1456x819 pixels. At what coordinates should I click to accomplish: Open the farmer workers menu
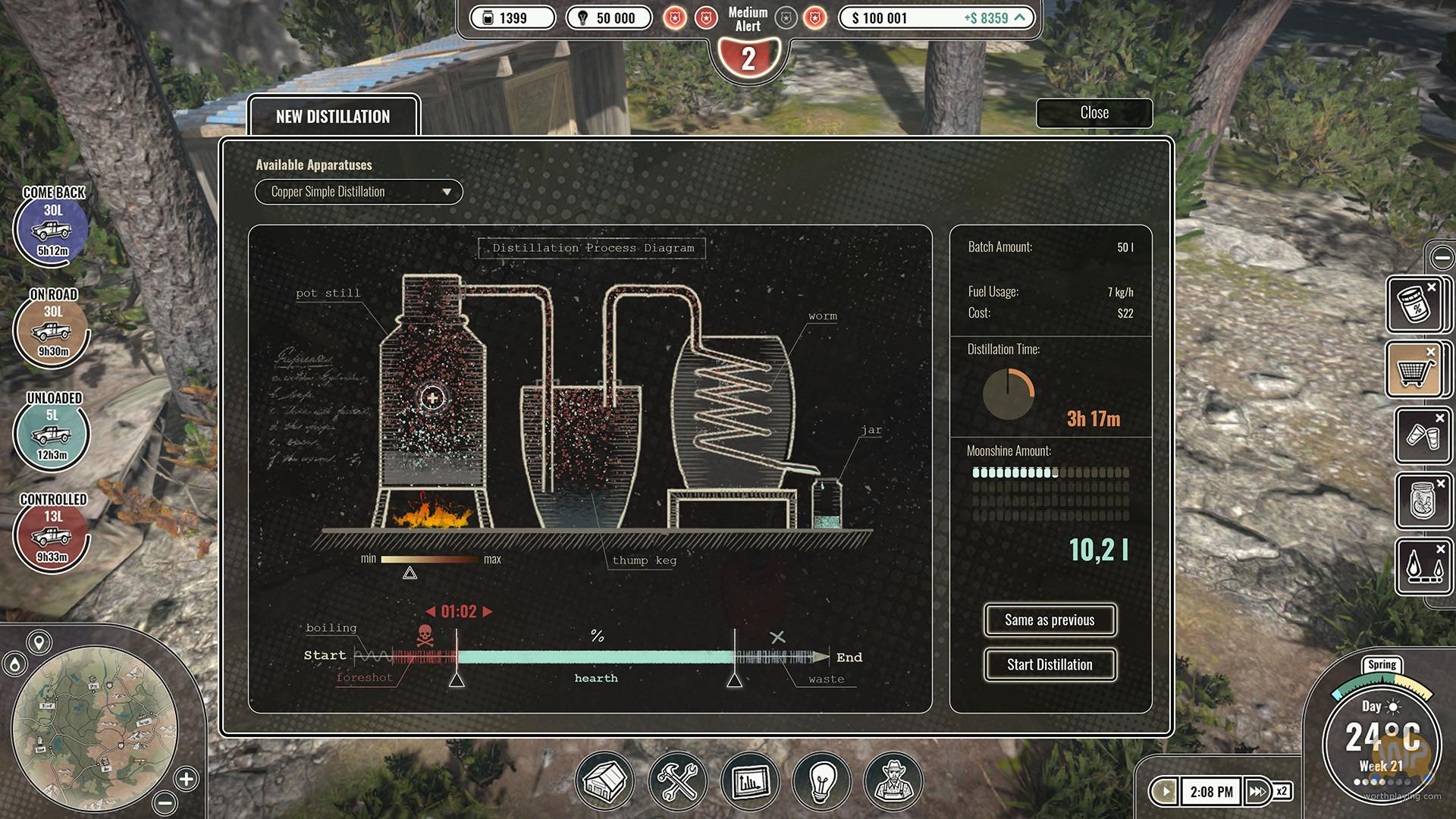(893, 781)
